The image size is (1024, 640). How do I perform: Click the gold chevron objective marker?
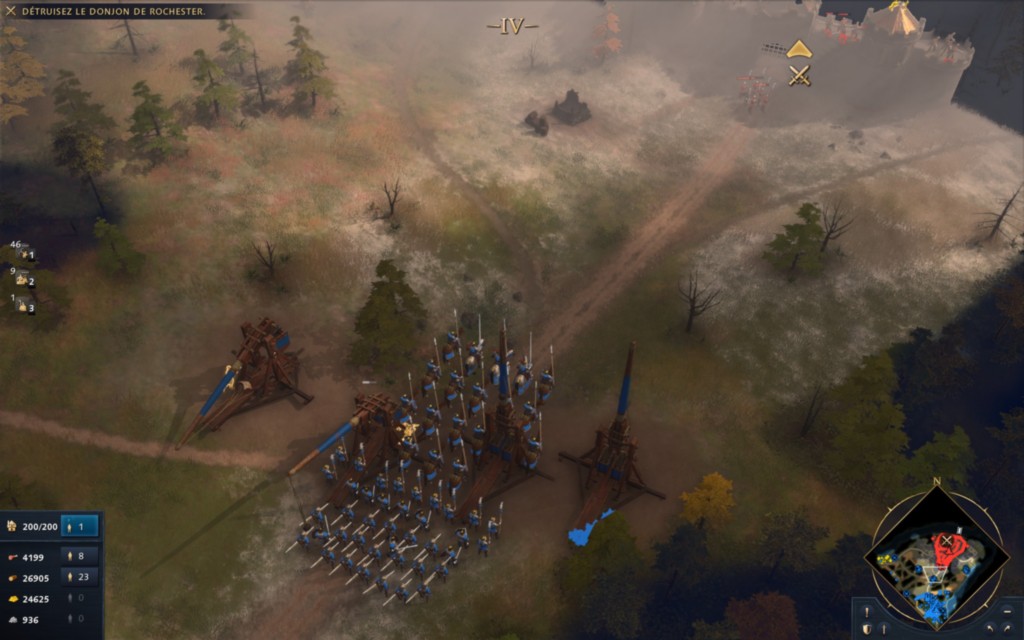tap(799, 48)
